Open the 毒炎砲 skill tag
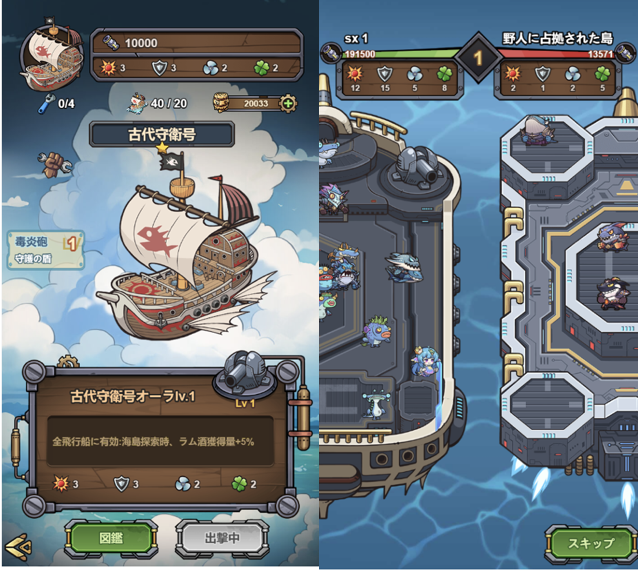 [41, 241]
